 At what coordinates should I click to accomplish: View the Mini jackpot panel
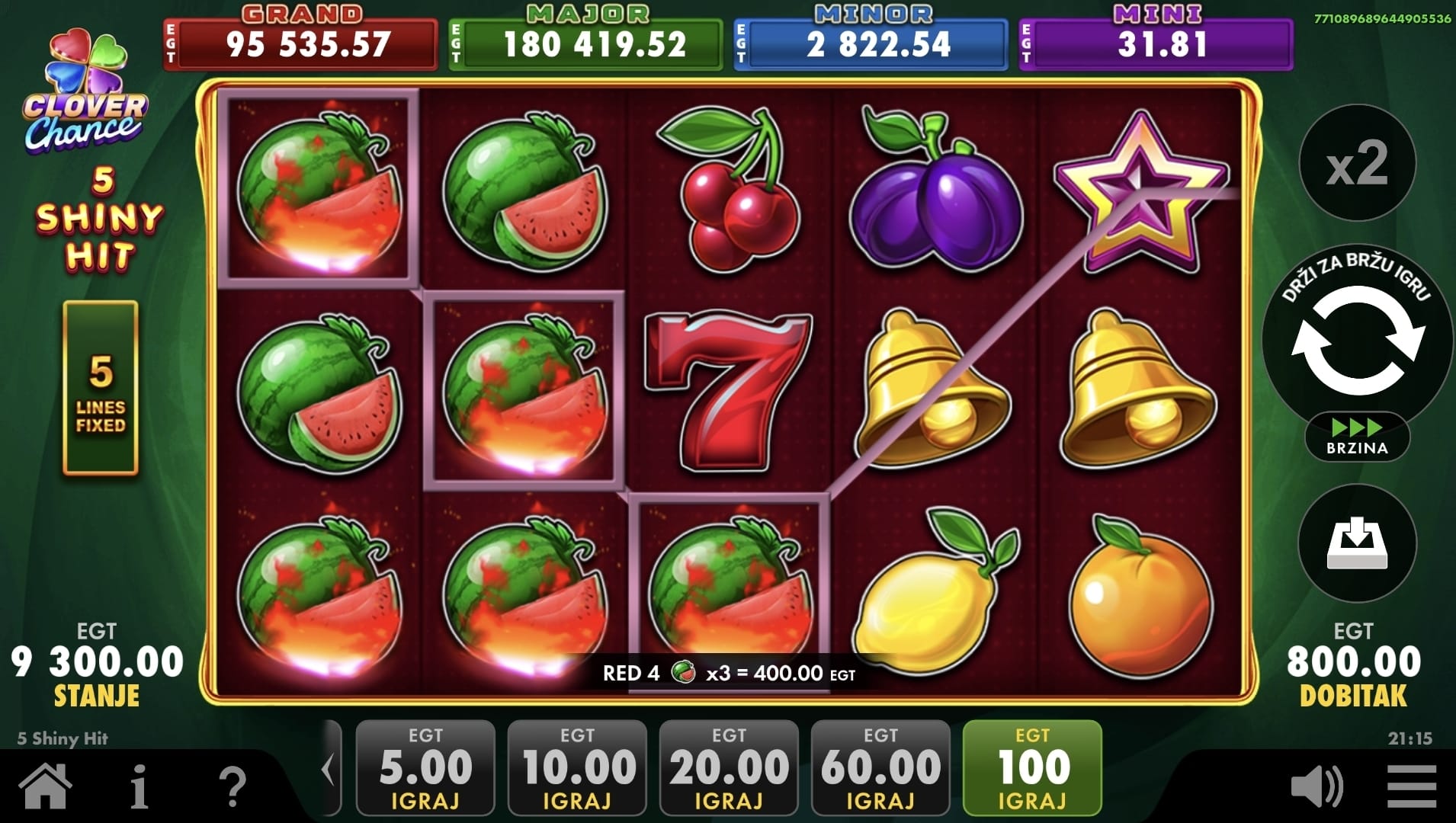[x=1156, y=42]
